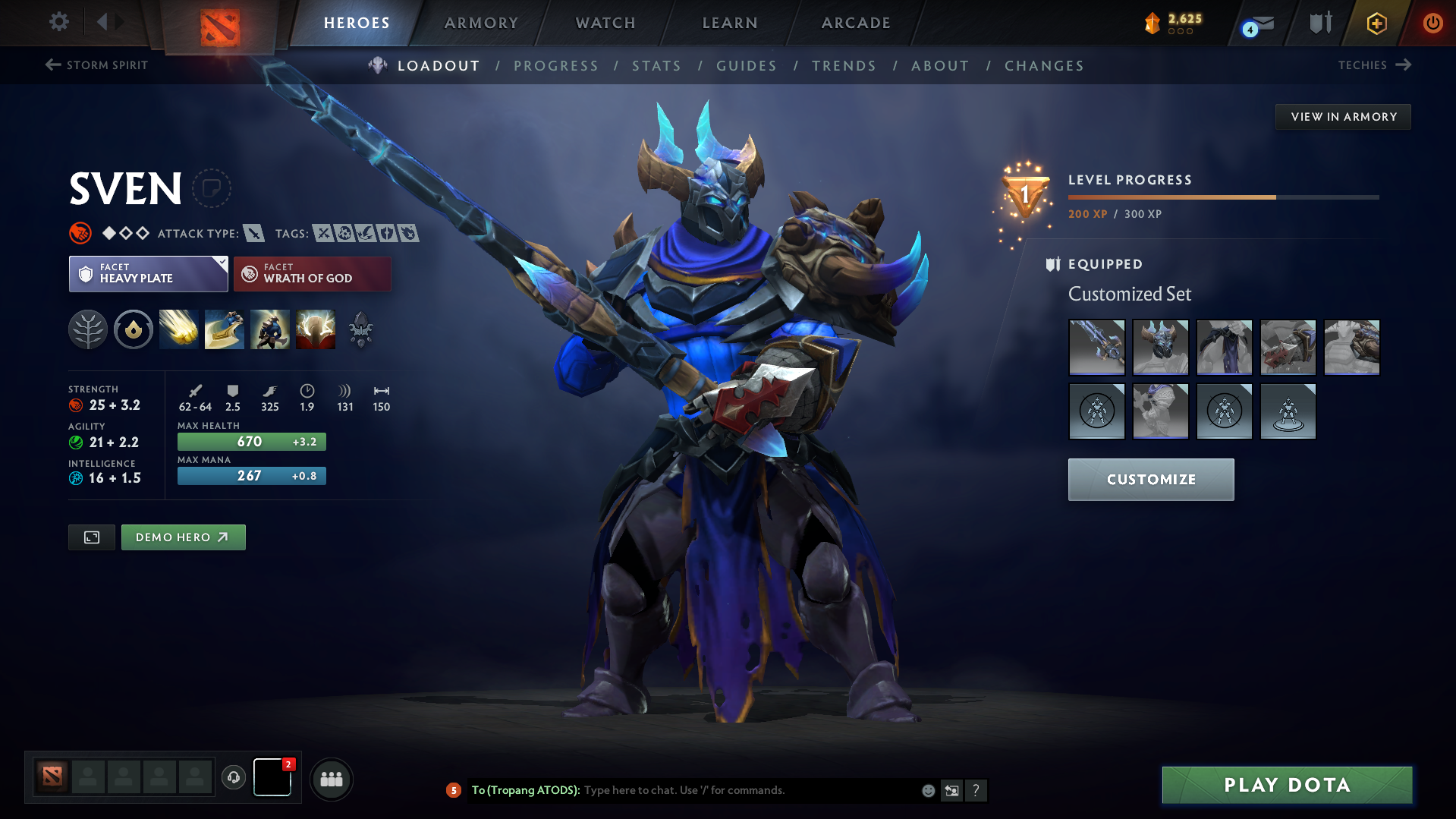Click the Level Progress XP bar

[x=1222, y=196]
